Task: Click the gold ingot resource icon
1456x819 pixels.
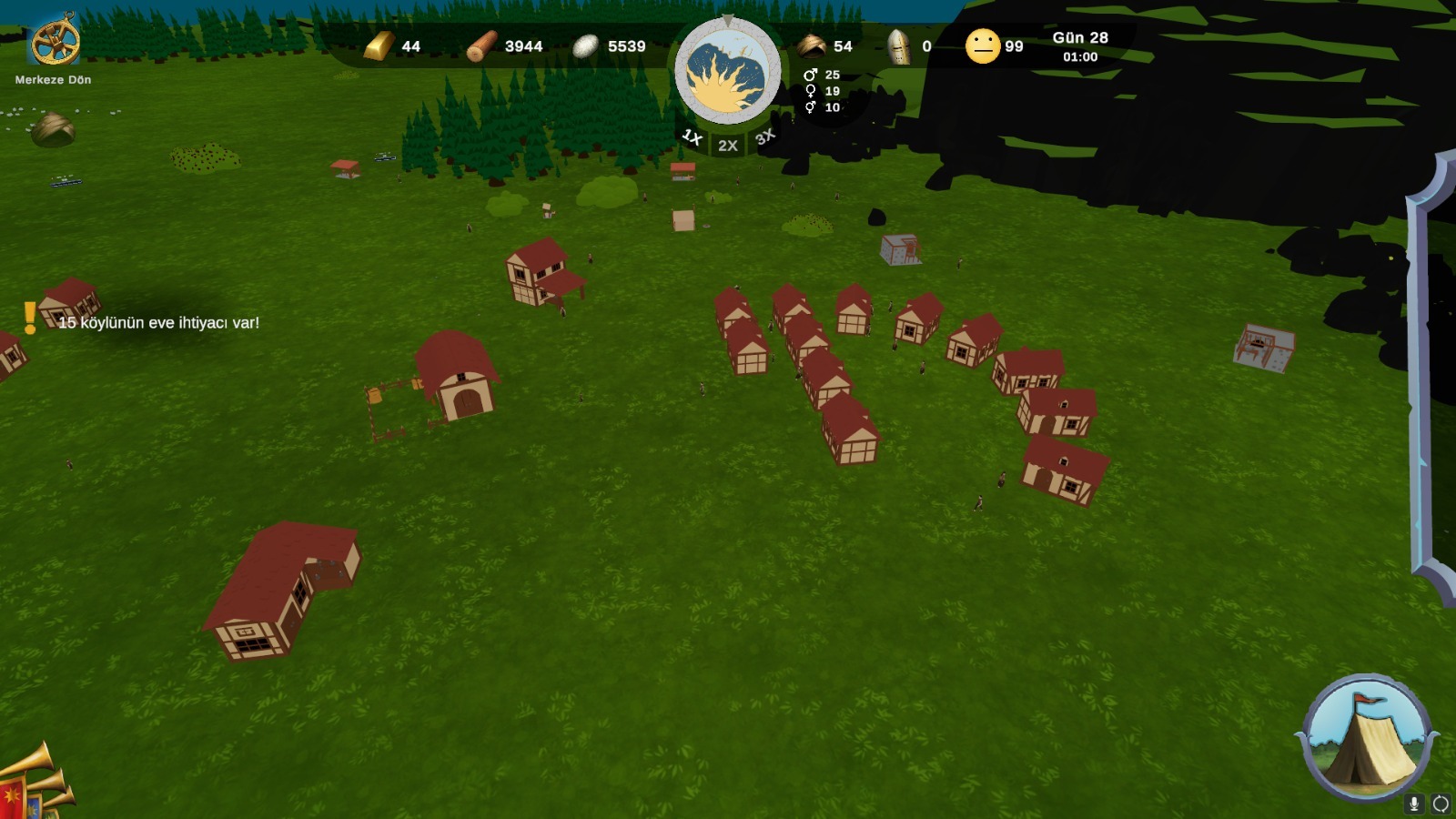Action: tap(376, 45)
